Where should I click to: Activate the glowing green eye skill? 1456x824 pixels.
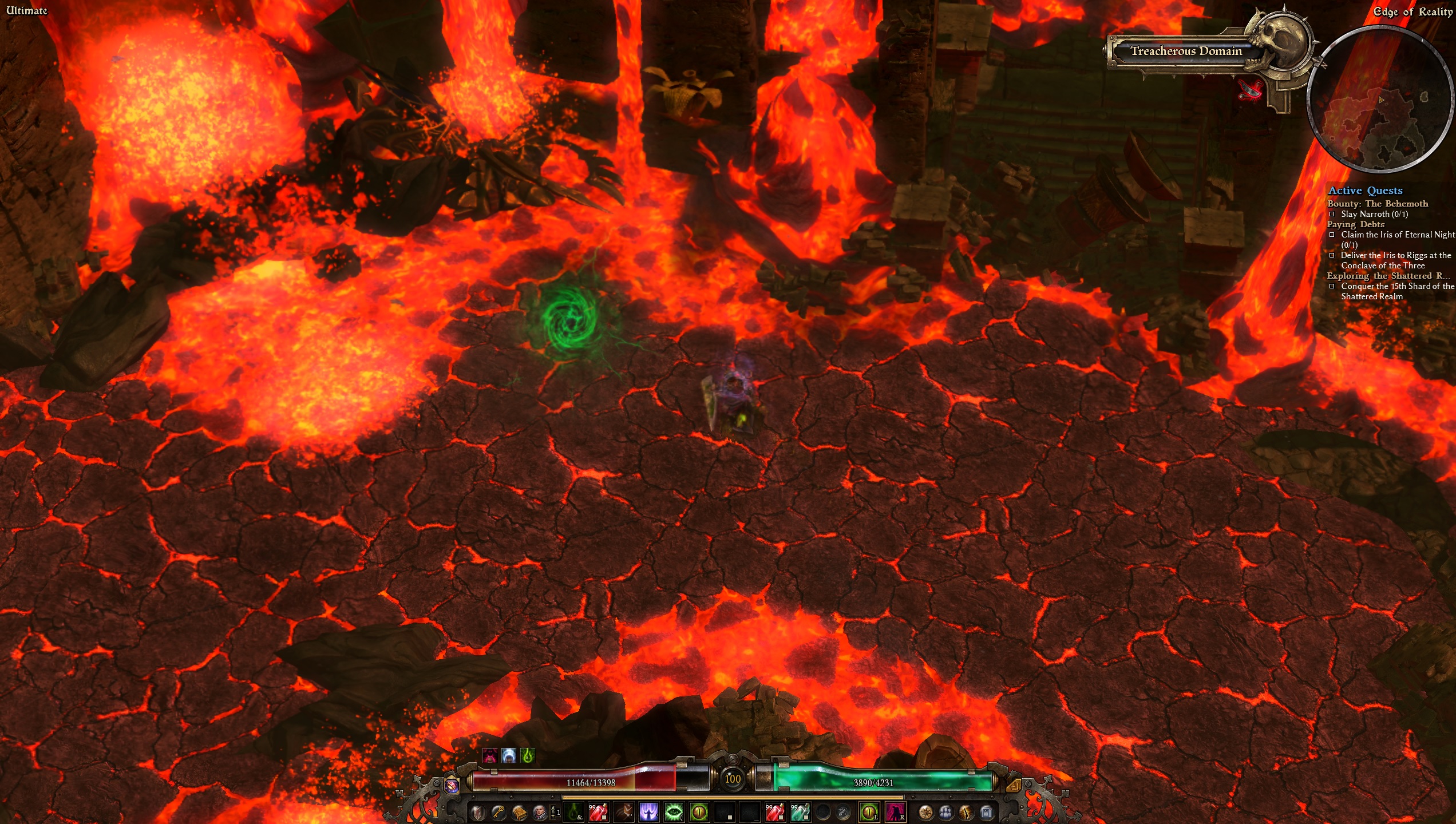point(674,812)
